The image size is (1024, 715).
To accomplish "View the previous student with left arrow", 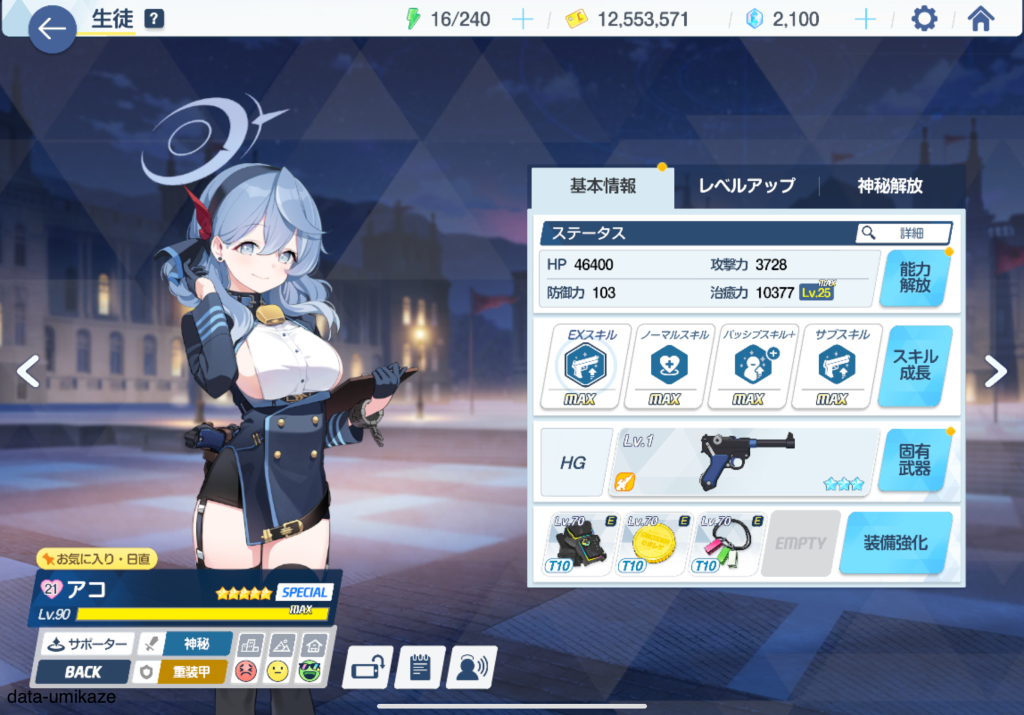I will tap(29, 371).
